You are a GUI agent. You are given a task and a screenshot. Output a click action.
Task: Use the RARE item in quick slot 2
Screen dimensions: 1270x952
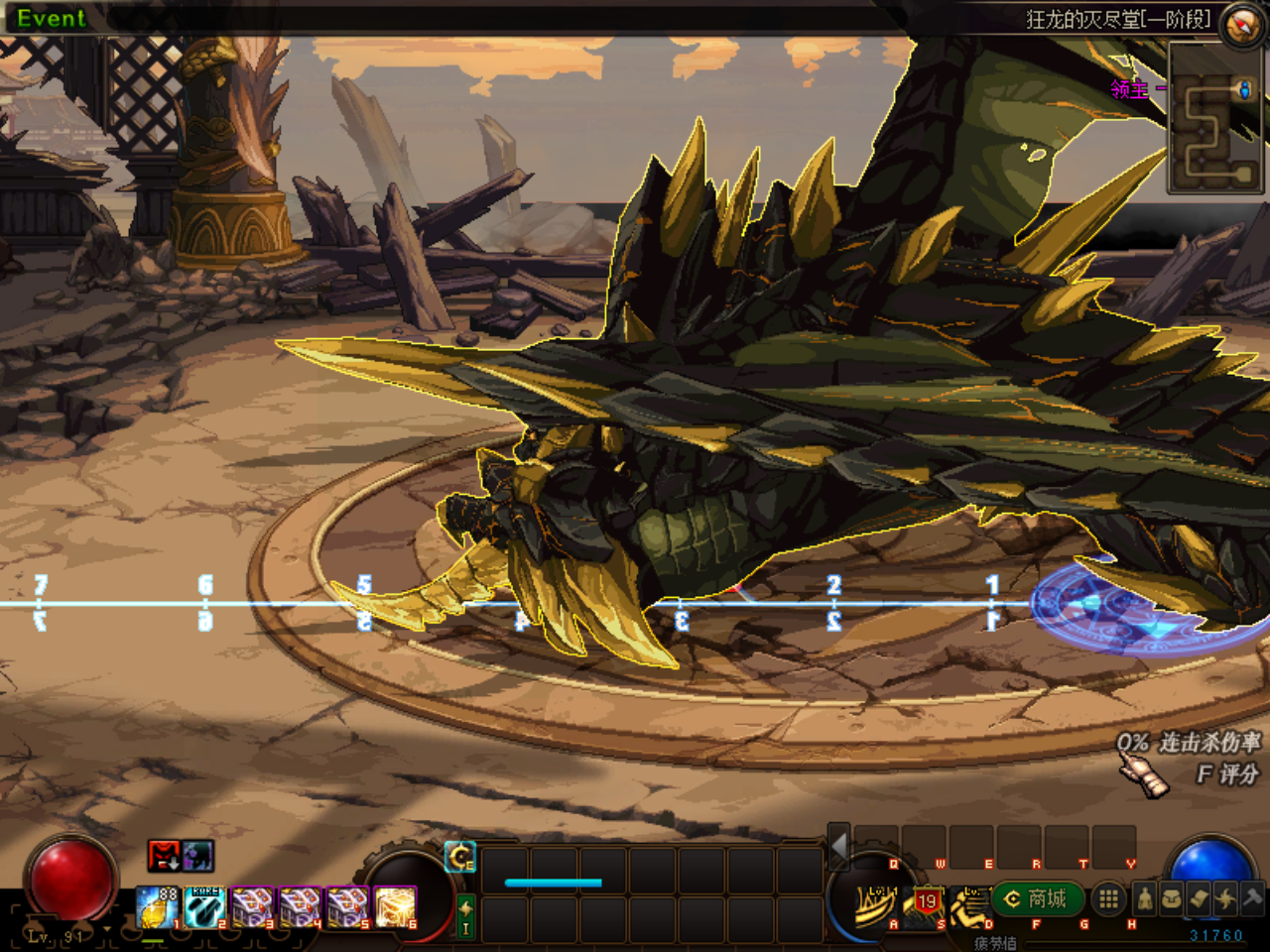click(204, 906)
